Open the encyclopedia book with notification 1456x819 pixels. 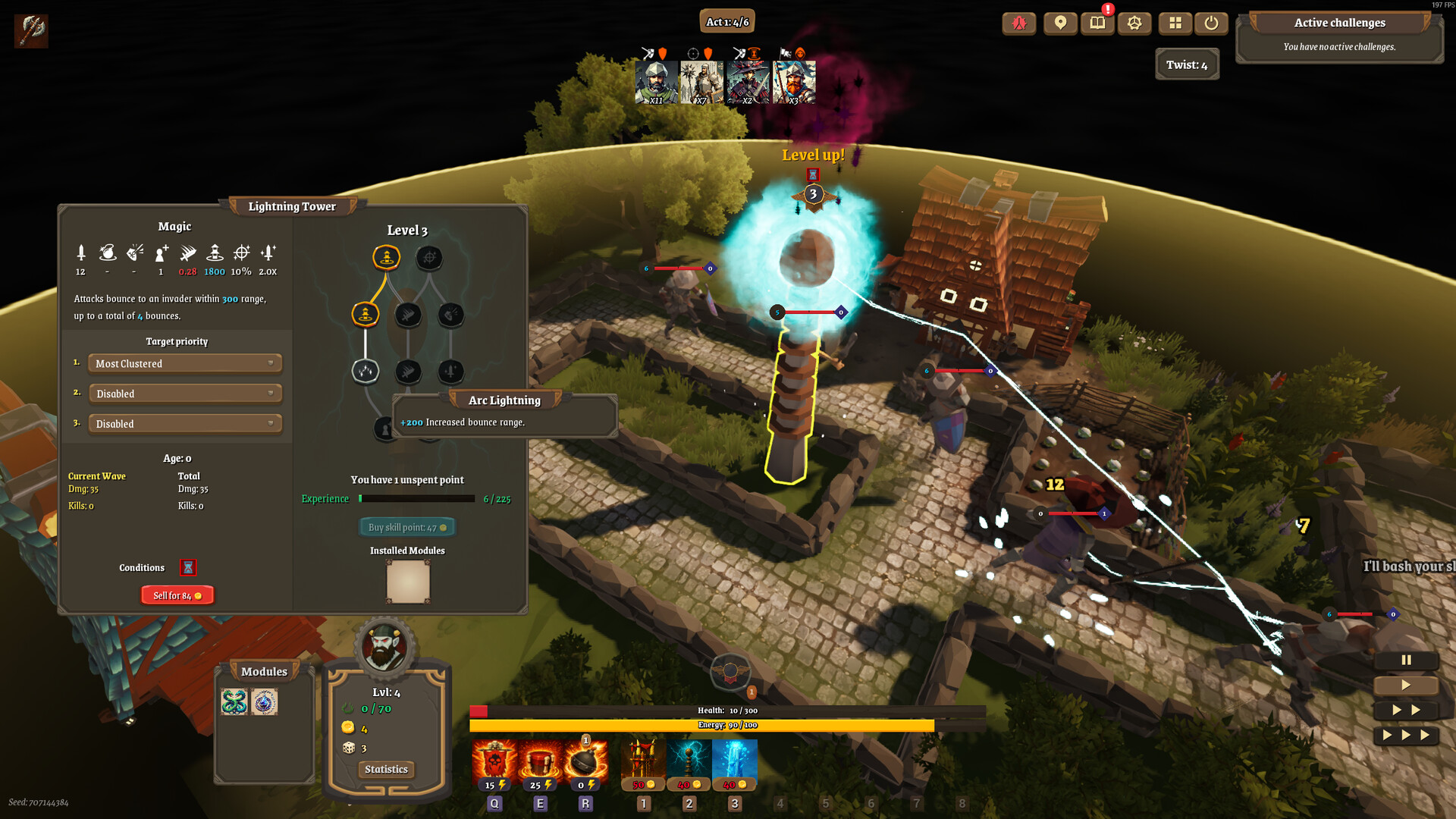[1097, 24]
